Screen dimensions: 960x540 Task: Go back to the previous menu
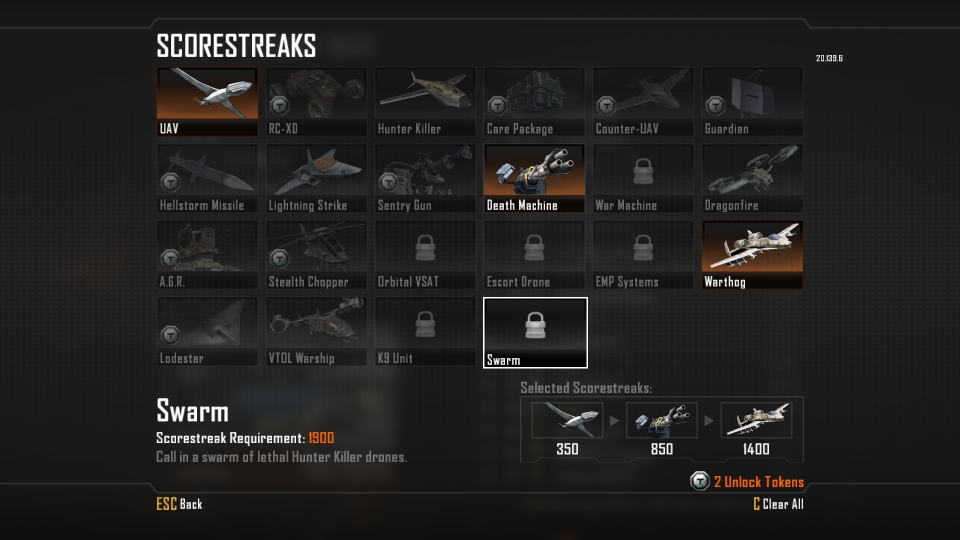[x=180, y=504]
